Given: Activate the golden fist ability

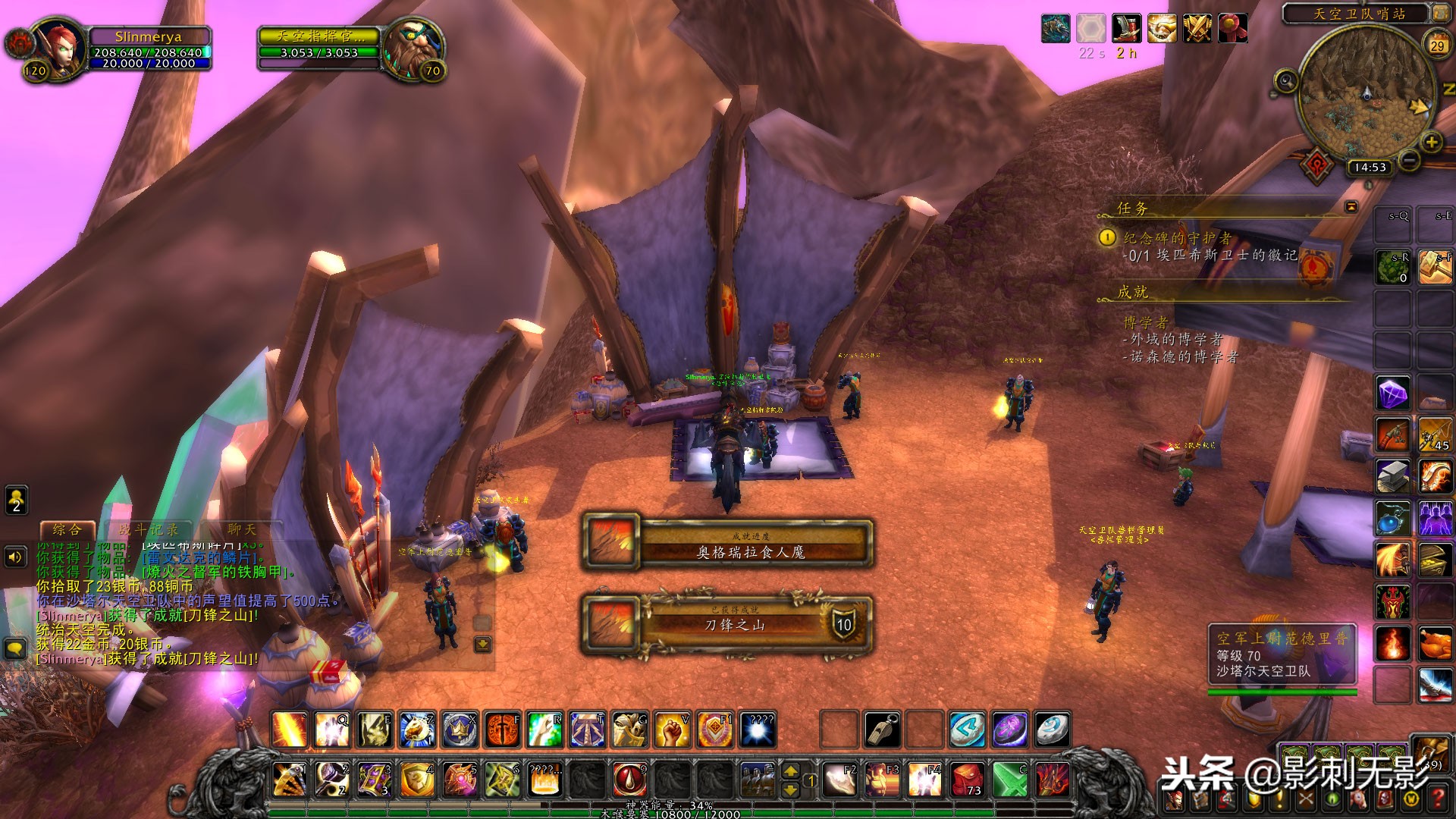Looking at the screenshot, I should (672, 730).
